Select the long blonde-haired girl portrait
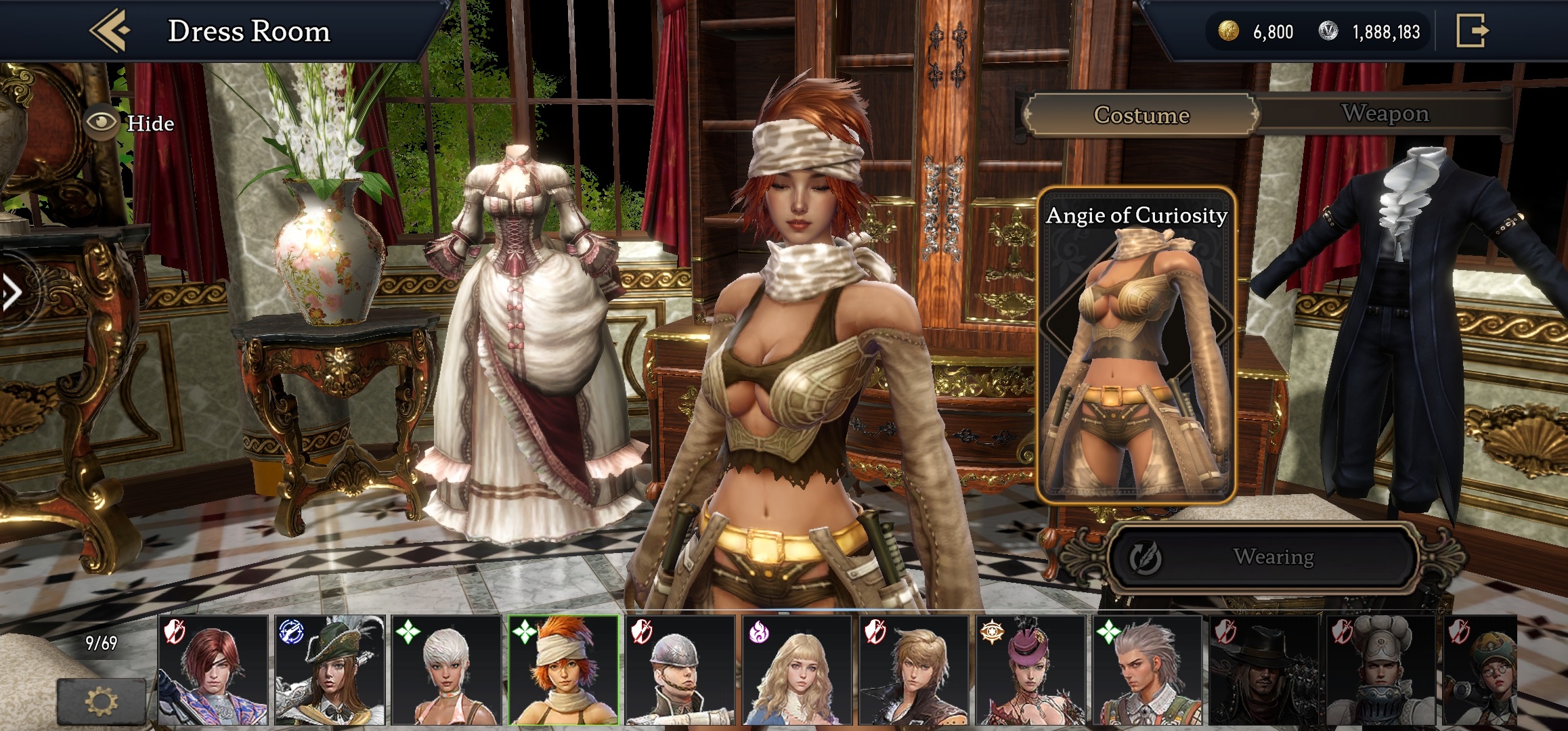The image size is (1568, 731). click(798, 670)
